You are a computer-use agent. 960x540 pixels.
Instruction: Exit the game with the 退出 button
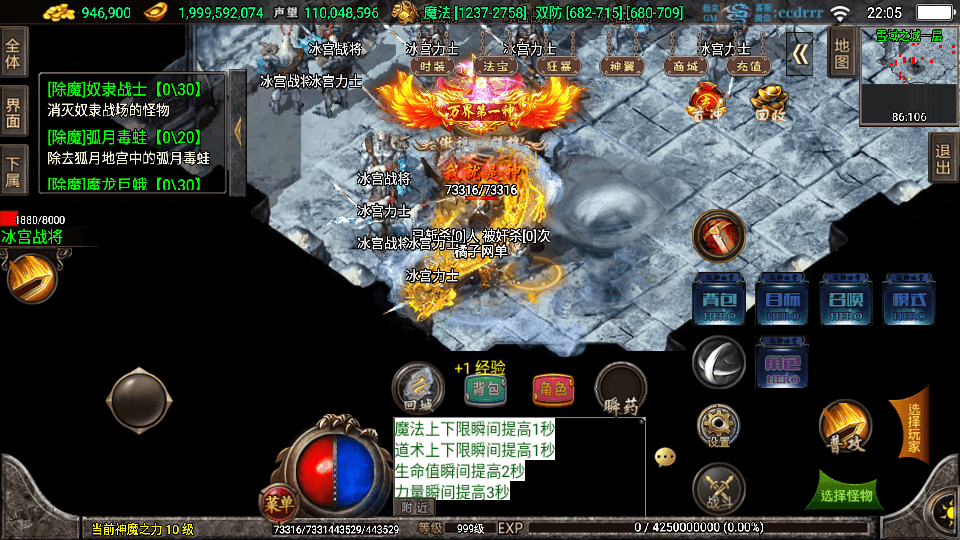tap(942, 158)
